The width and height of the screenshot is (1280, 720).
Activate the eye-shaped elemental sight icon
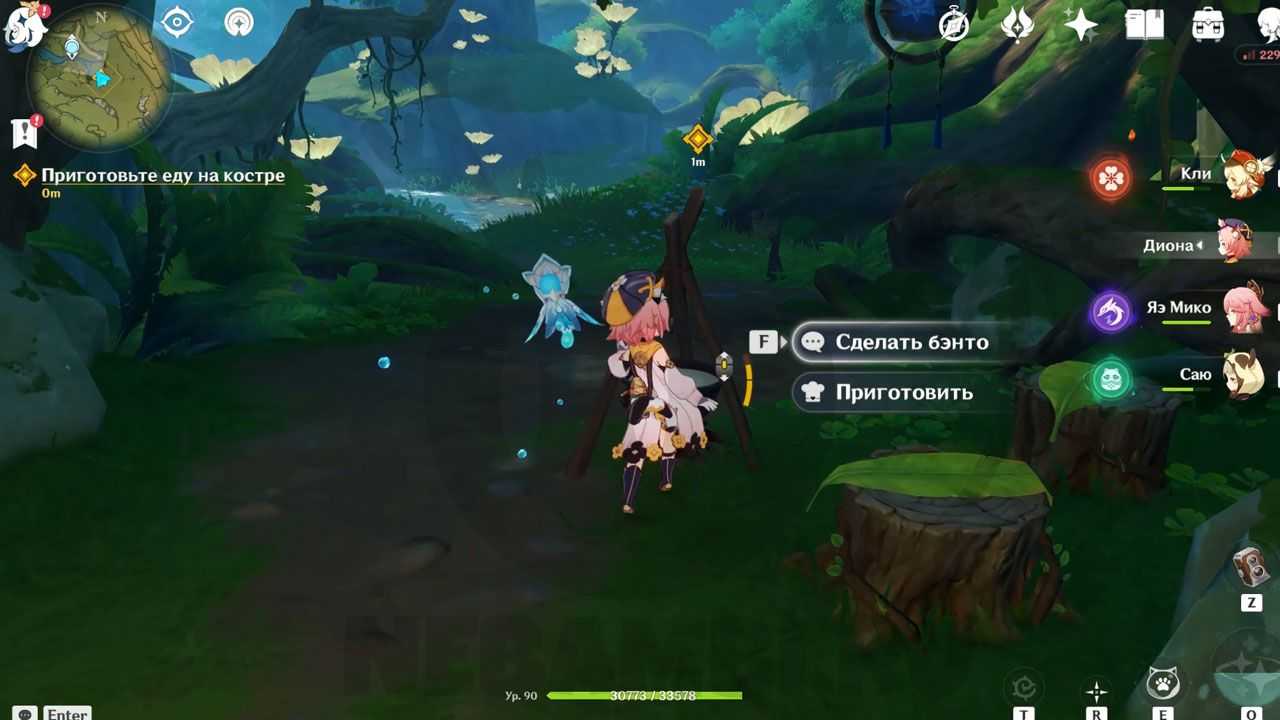(x=177, y=22)
